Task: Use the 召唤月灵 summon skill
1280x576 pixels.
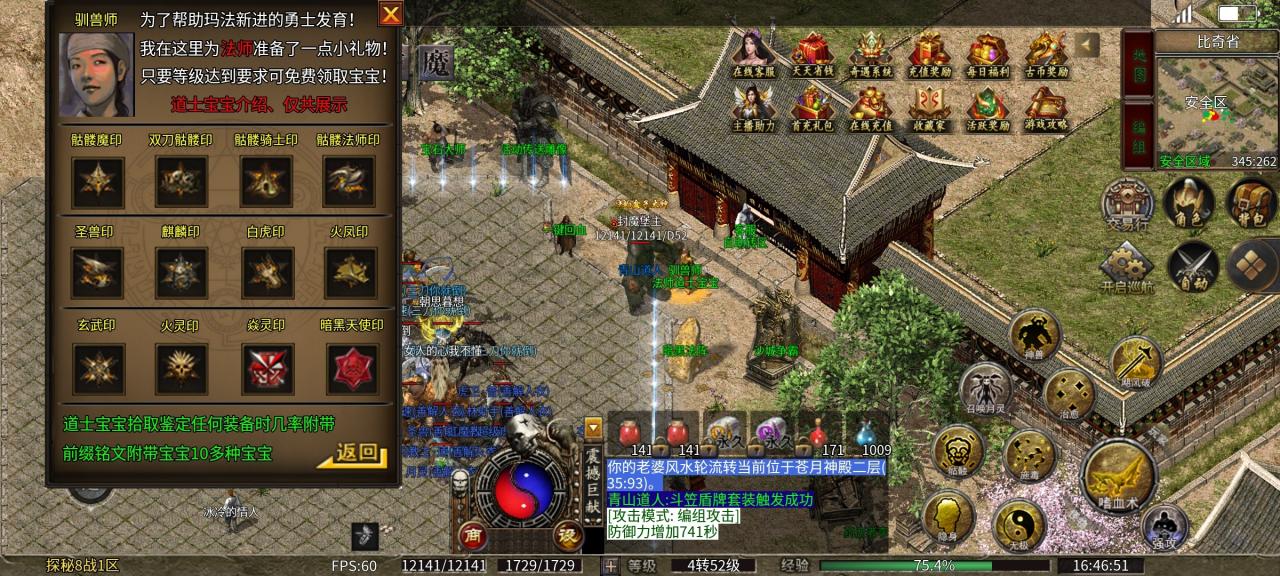Action: [x=985, y=390]
